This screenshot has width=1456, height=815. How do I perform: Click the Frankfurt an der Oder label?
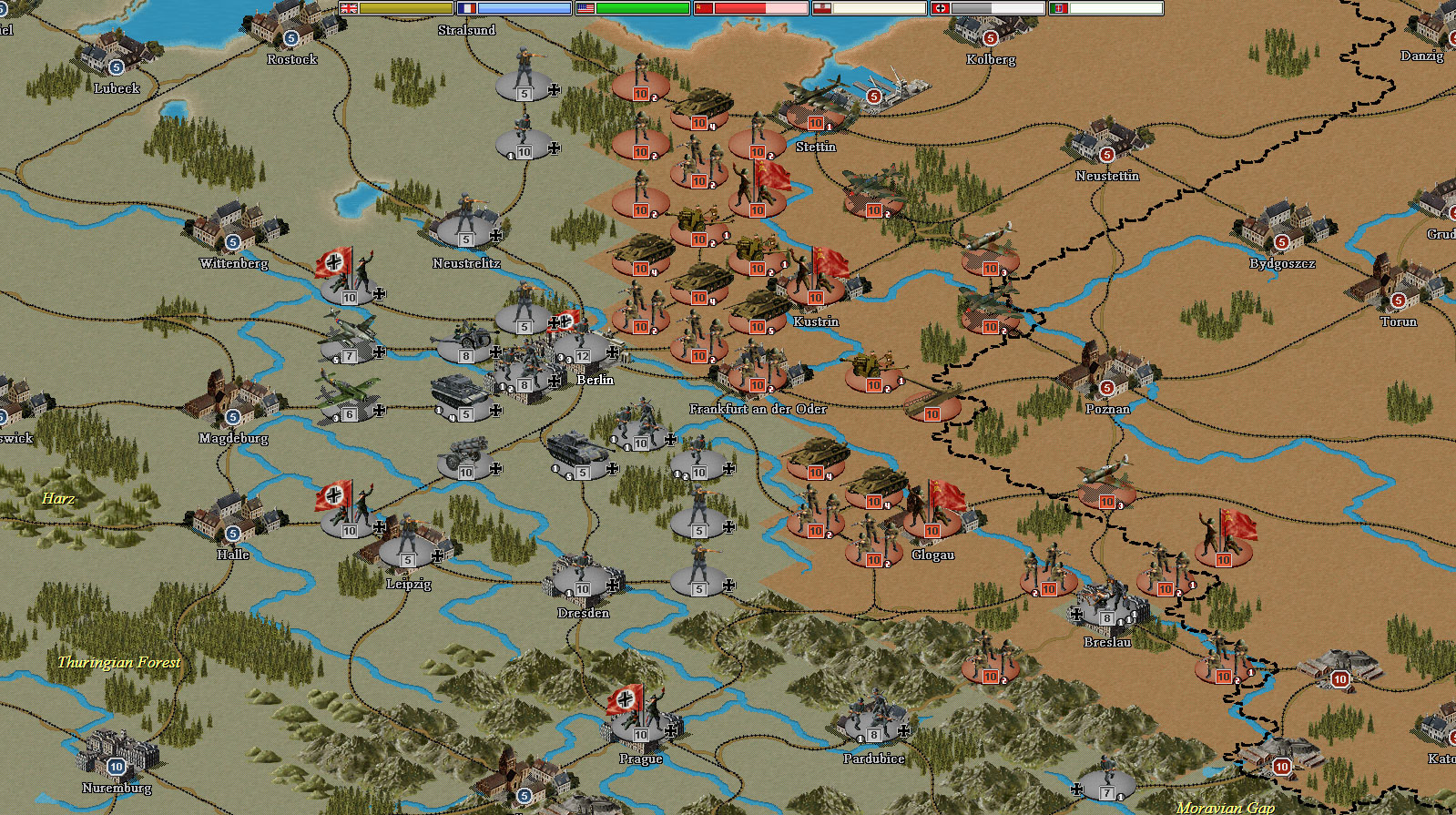click(759, 410)
